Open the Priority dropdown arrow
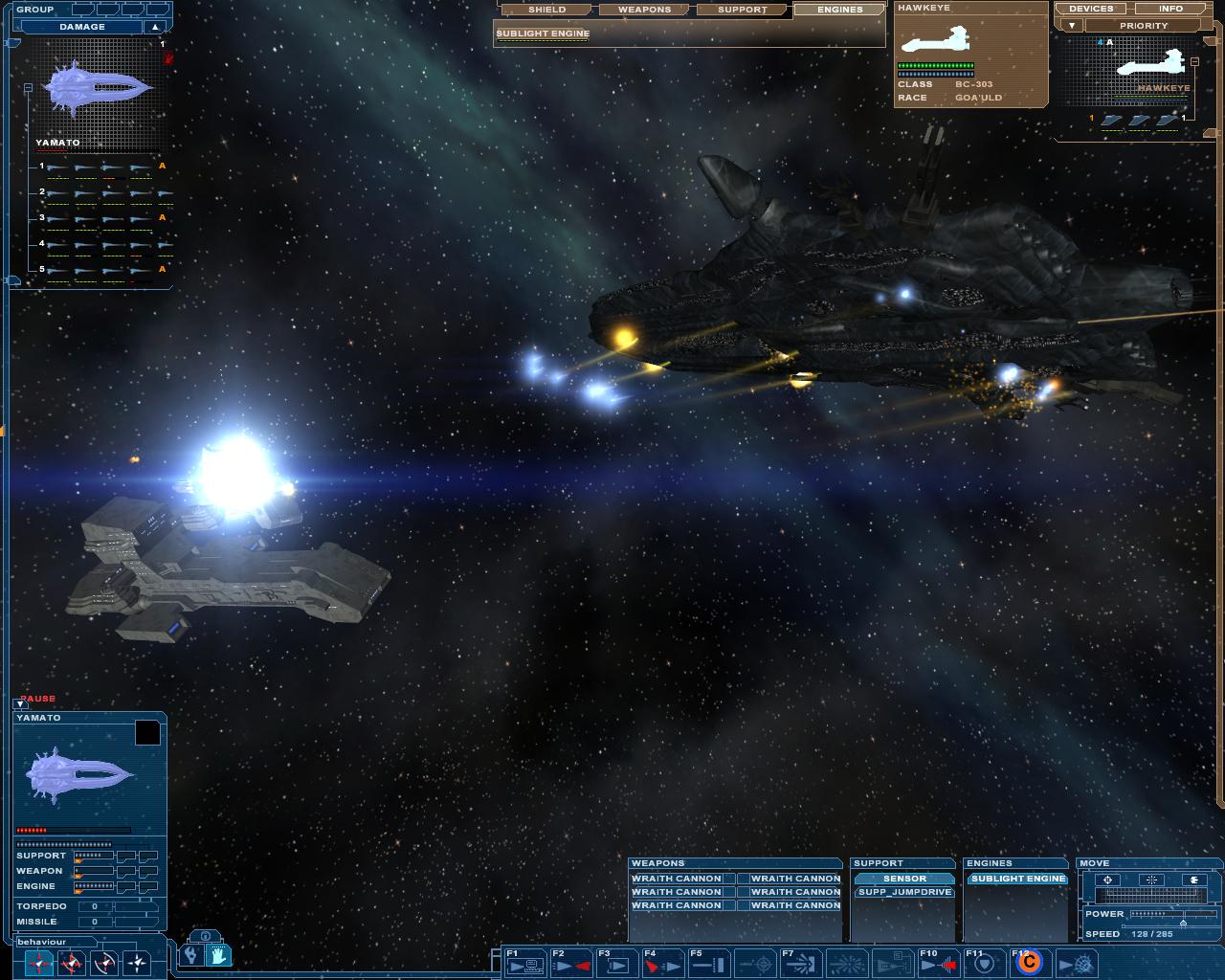Screen dimensions: 1225x980 pyautogui.click(x=1072, y=26)
